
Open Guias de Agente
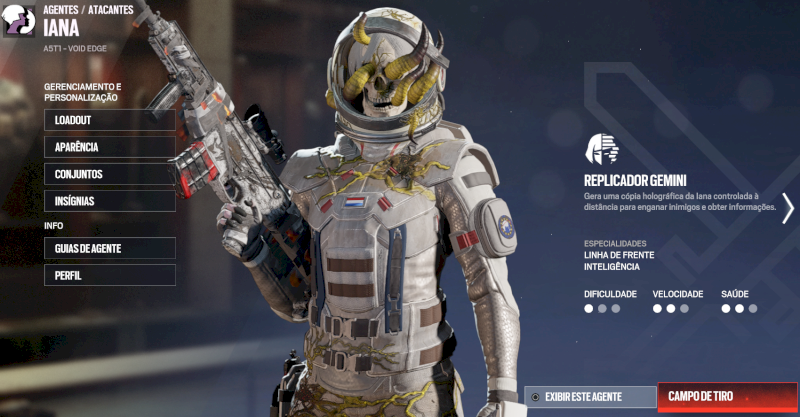(109, 248)
